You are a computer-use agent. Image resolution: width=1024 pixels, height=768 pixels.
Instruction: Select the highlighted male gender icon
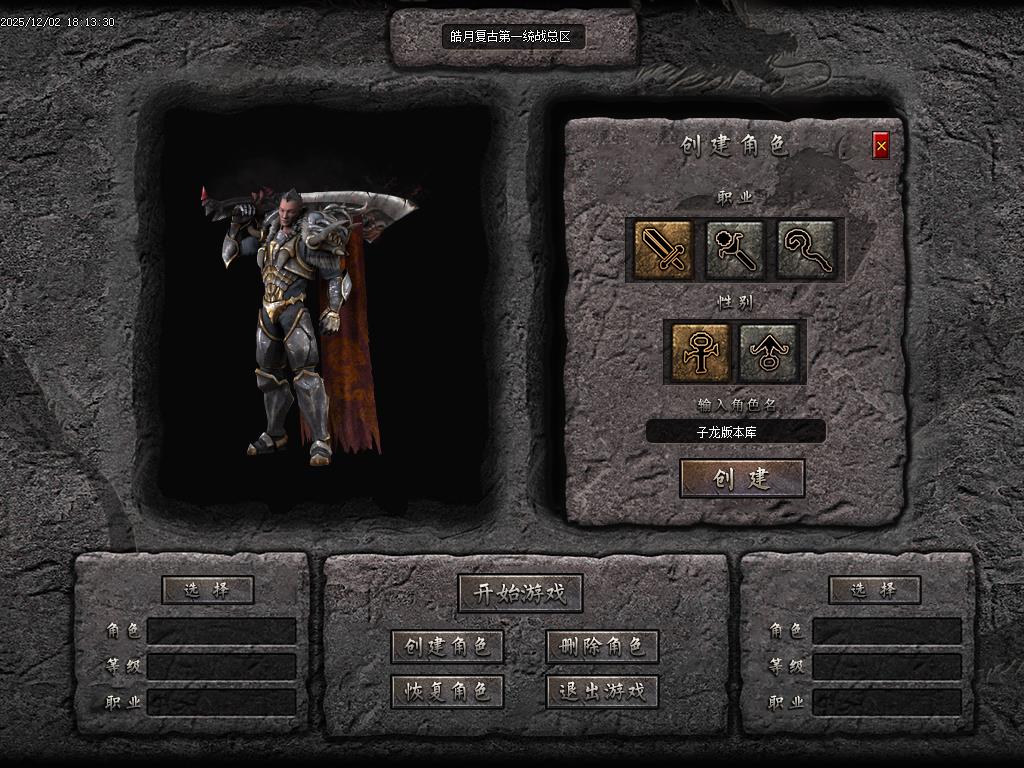coord(699,352)
